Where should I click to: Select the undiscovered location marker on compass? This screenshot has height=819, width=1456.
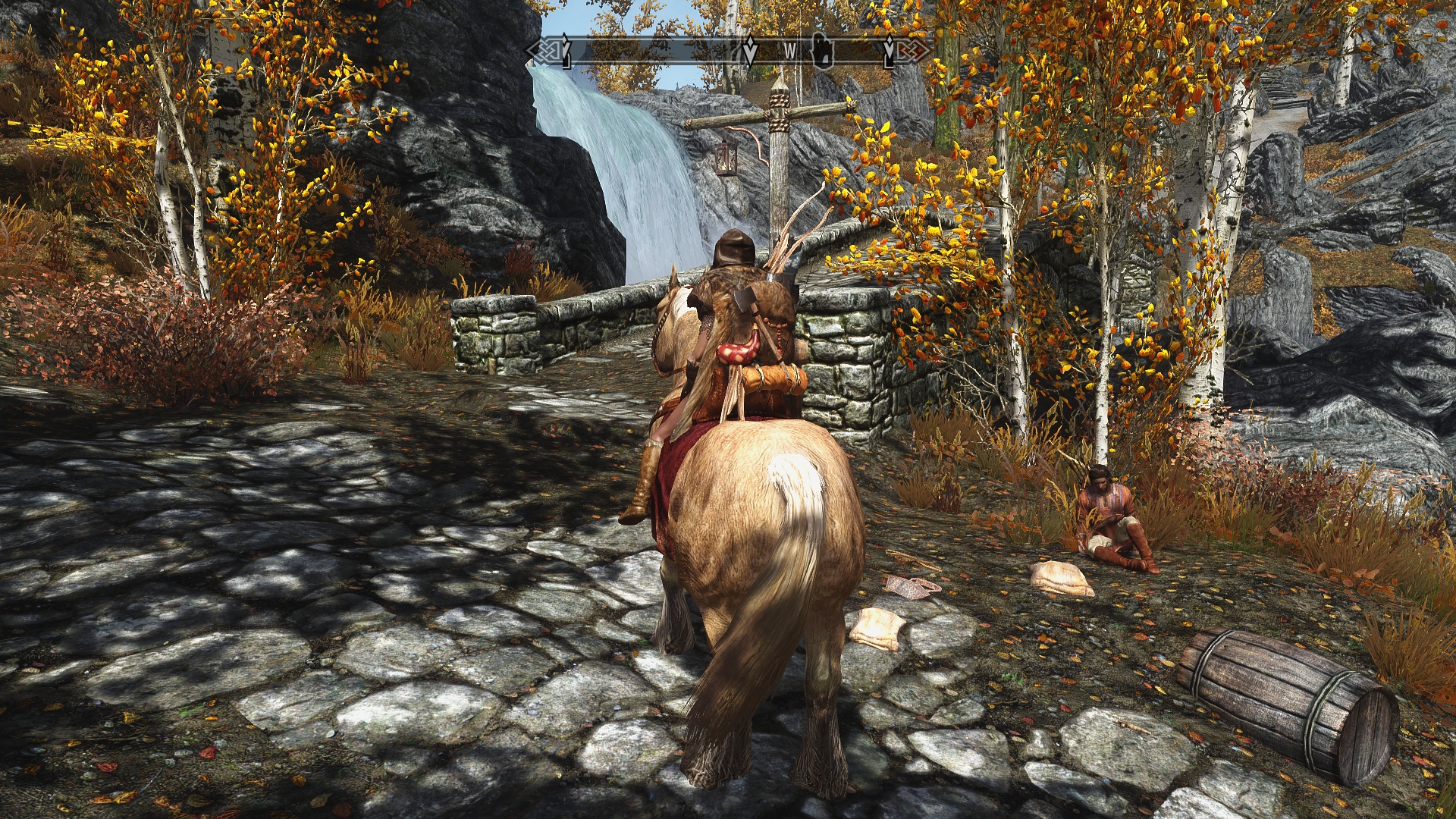823,52
